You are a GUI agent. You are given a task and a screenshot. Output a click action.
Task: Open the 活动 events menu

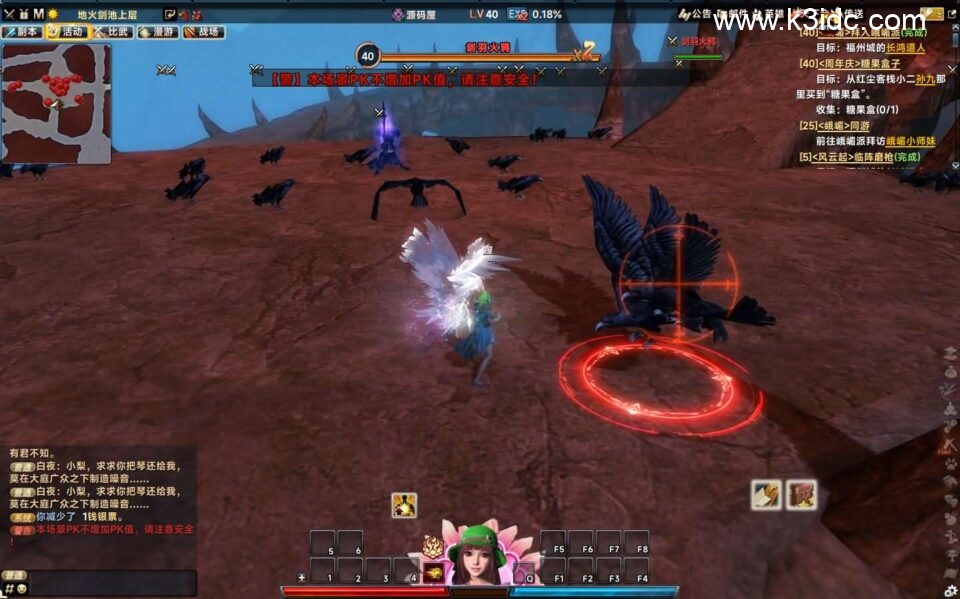tap(67, 32)
